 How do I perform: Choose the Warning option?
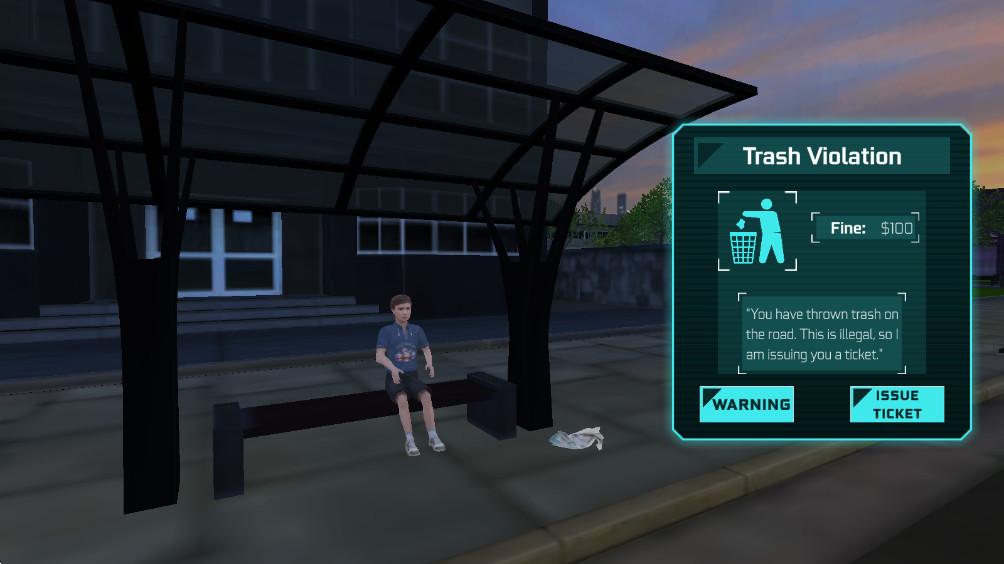click(x=746, y=404)
